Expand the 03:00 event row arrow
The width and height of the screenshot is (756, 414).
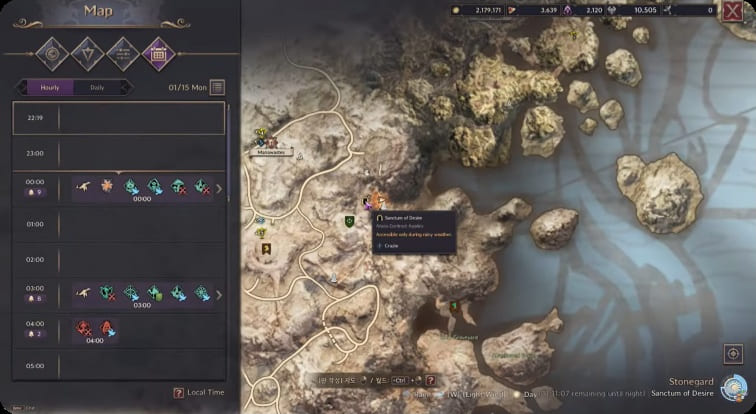[x=219, y=294]
